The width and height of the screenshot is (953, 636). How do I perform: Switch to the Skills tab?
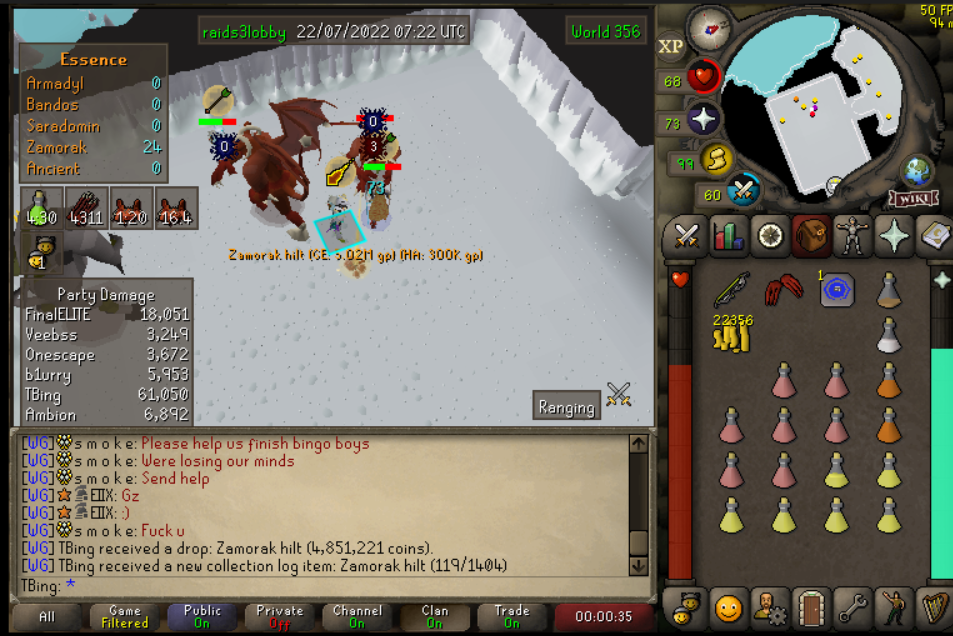[728, 236]
